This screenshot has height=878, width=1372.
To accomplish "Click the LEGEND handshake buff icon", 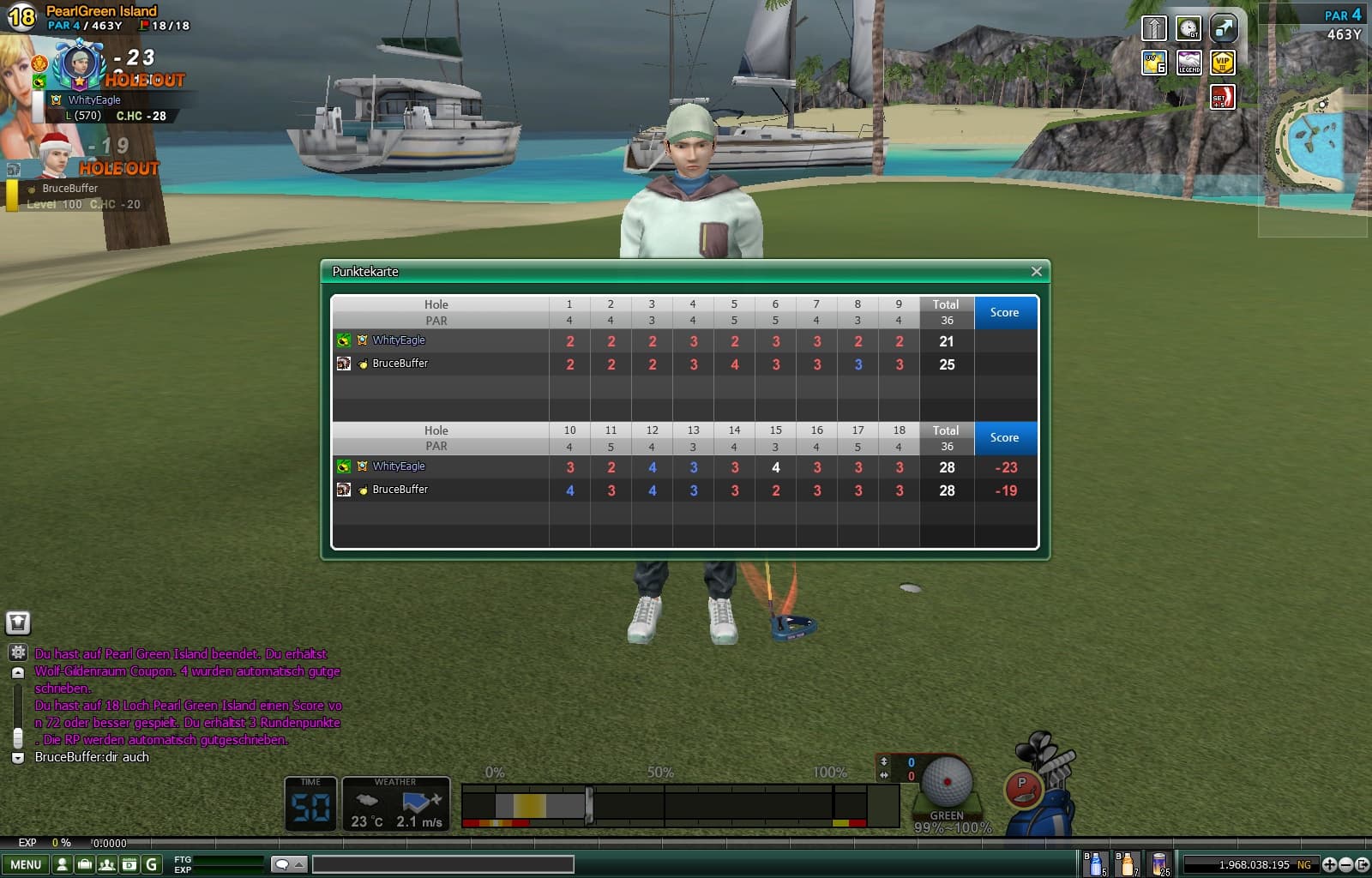I will (x=1188, y=63).
